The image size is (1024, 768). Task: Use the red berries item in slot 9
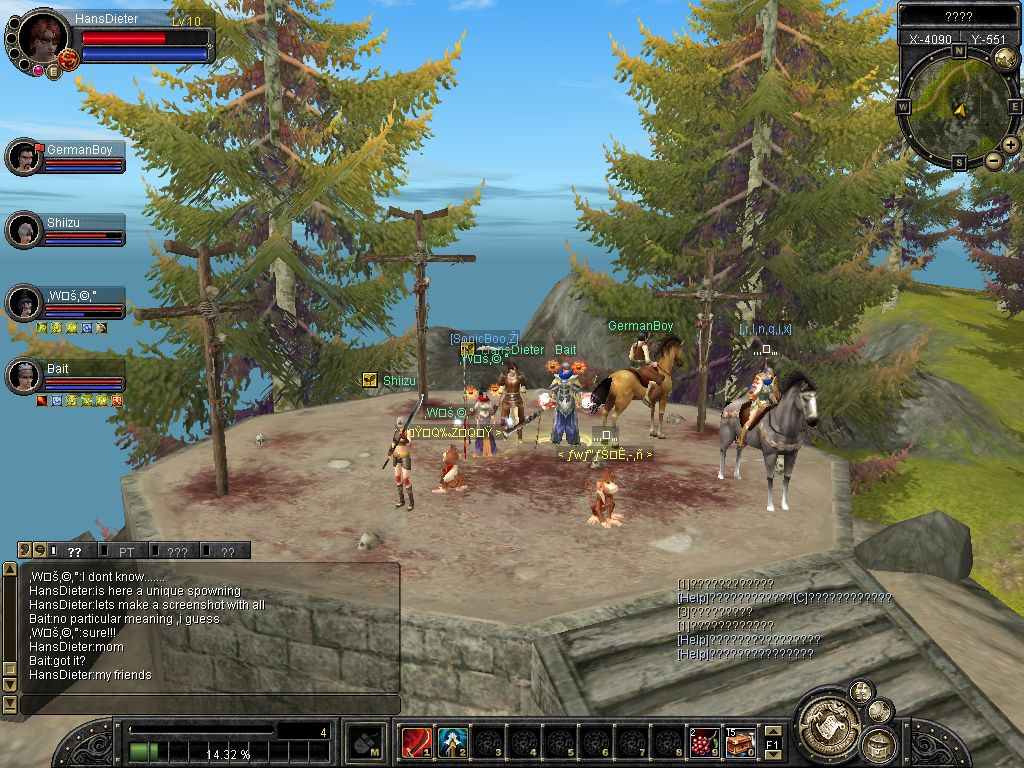pos(704,741)
